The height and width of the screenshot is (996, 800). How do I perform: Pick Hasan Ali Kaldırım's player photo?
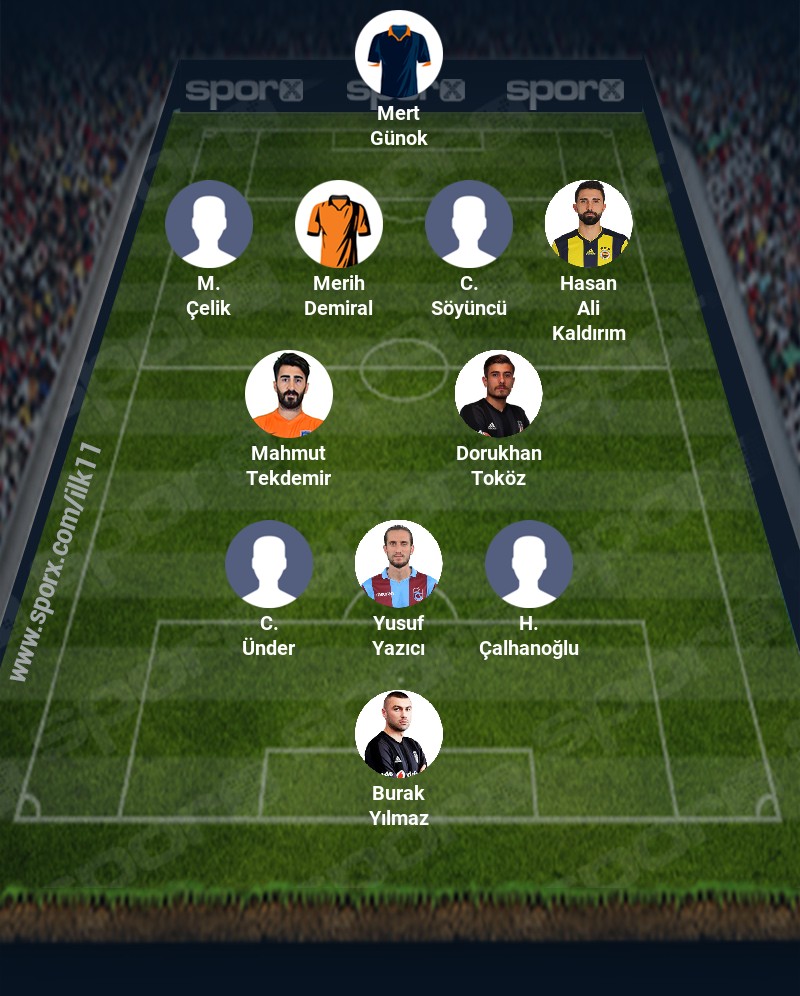(589, 224)
